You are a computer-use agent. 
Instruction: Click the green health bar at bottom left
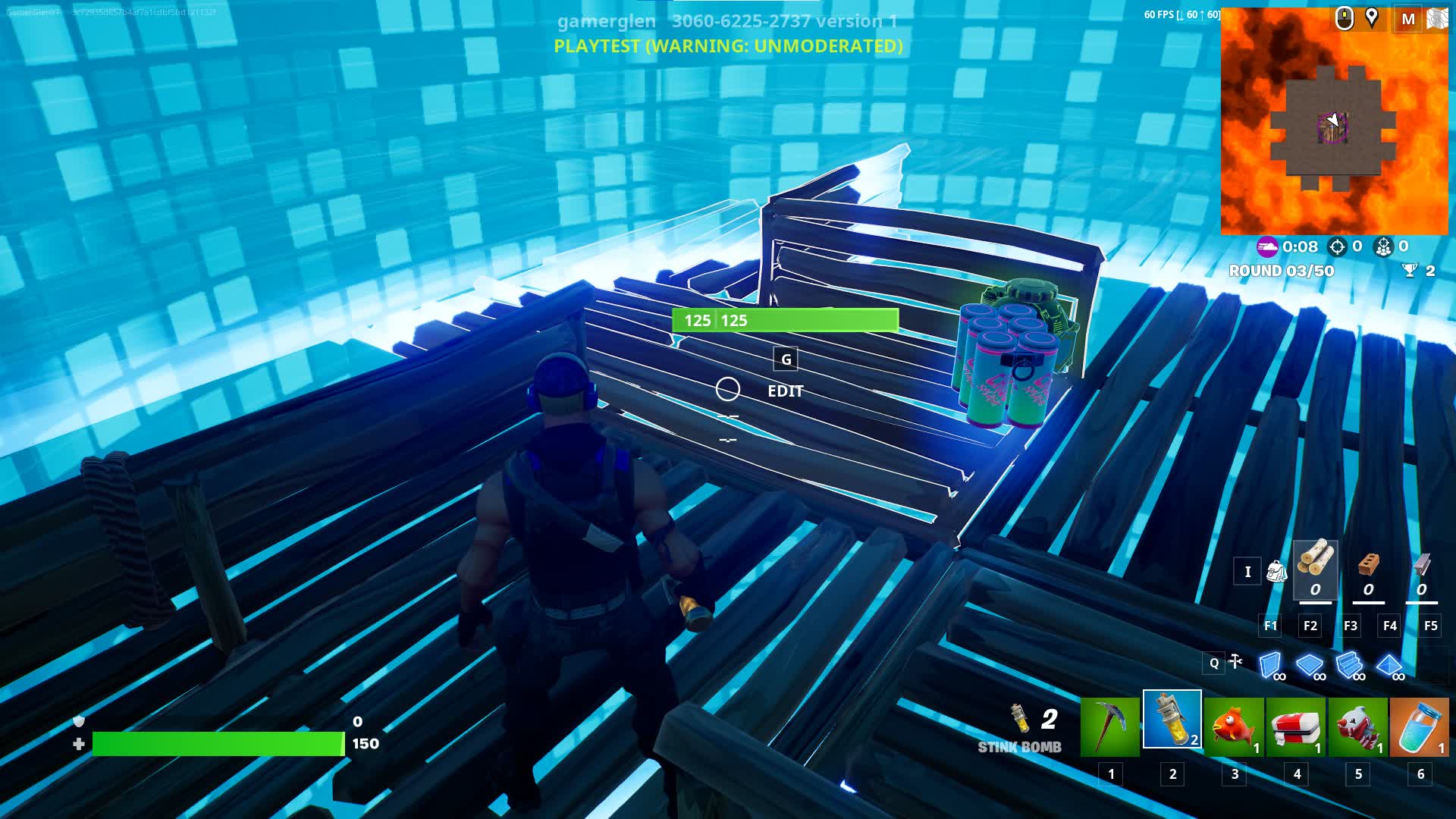point(216,744)
